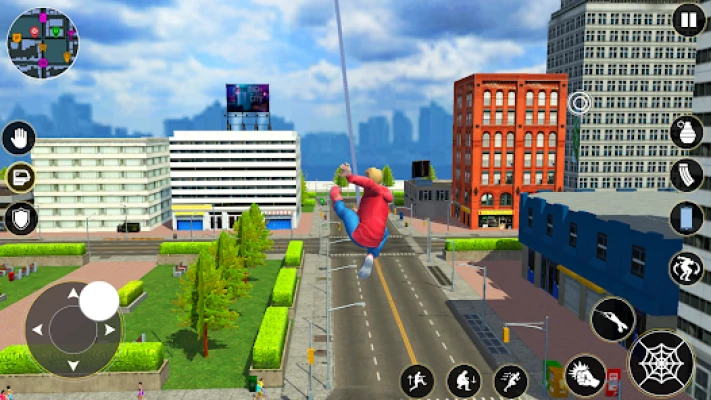Tap the aim target reticle icon
This screenshot has width=711, height=400.
578,102
